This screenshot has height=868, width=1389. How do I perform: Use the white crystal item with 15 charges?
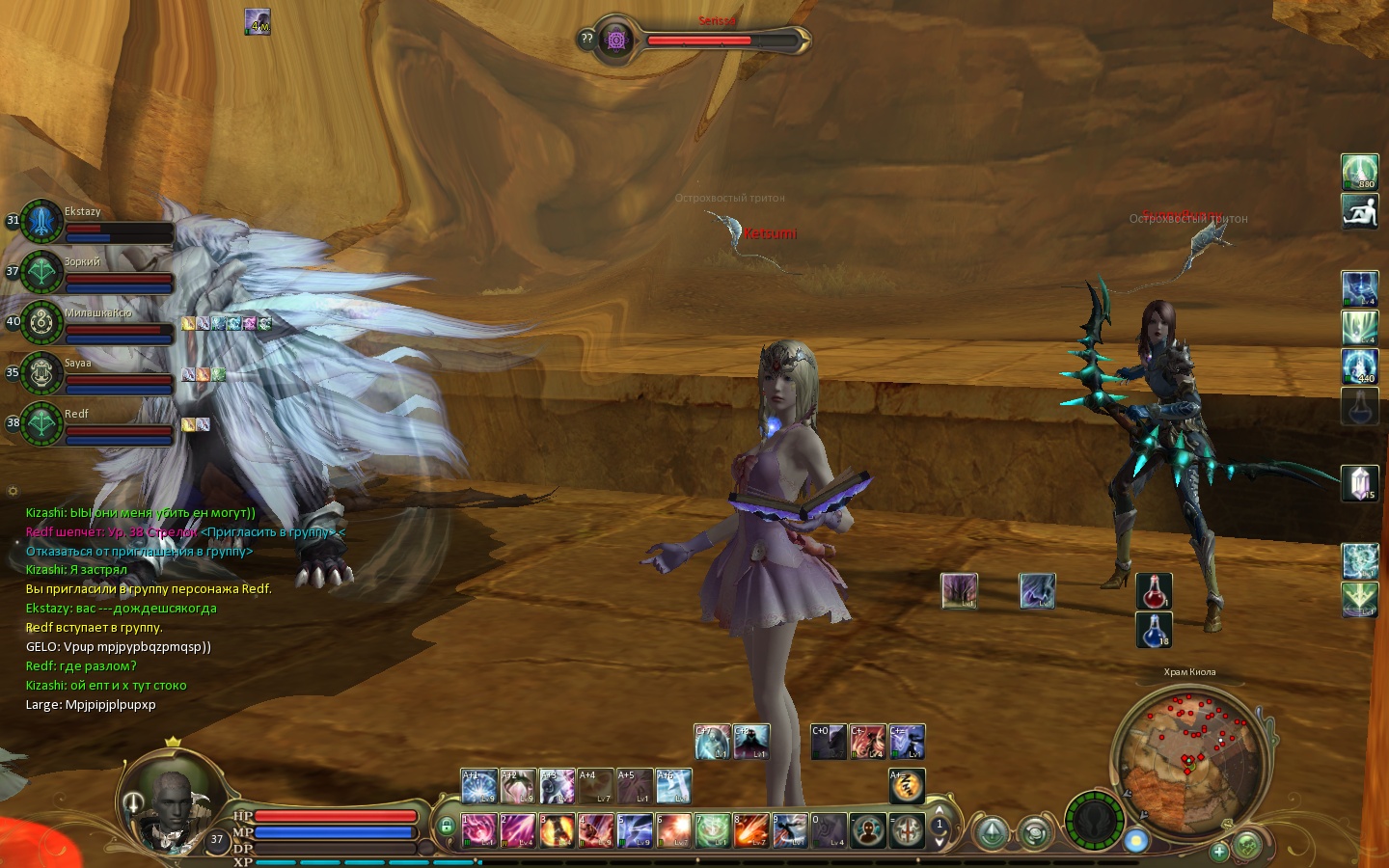(x=1359, y=482)
